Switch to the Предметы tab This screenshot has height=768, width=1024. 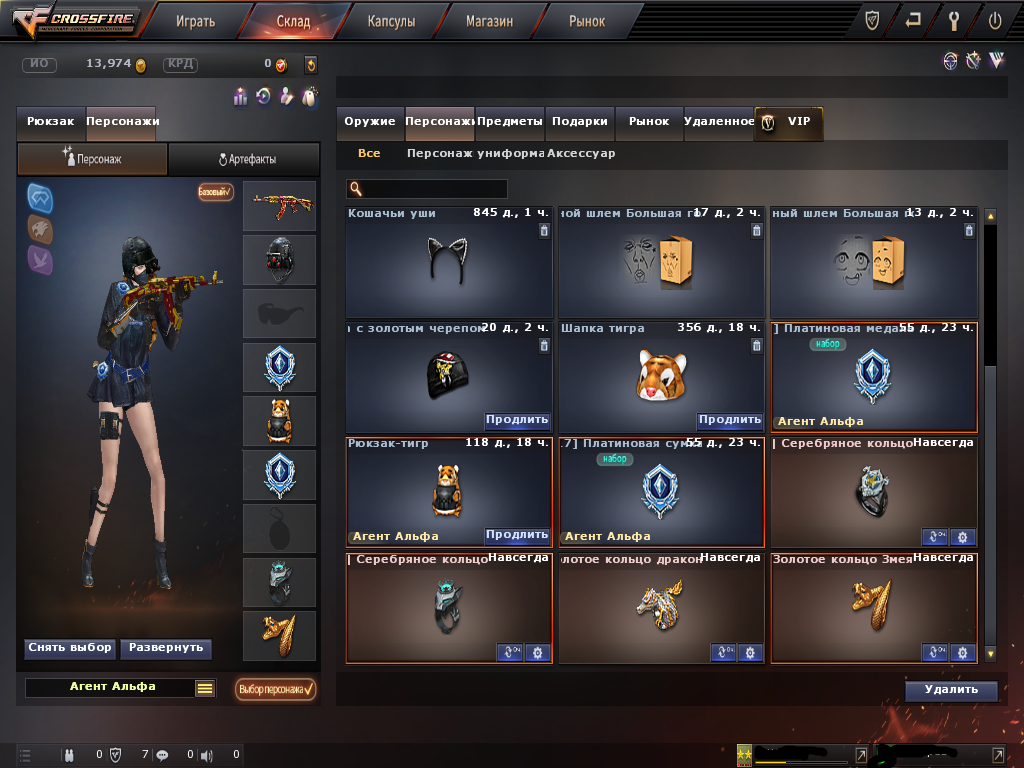(x=510, y=121)
